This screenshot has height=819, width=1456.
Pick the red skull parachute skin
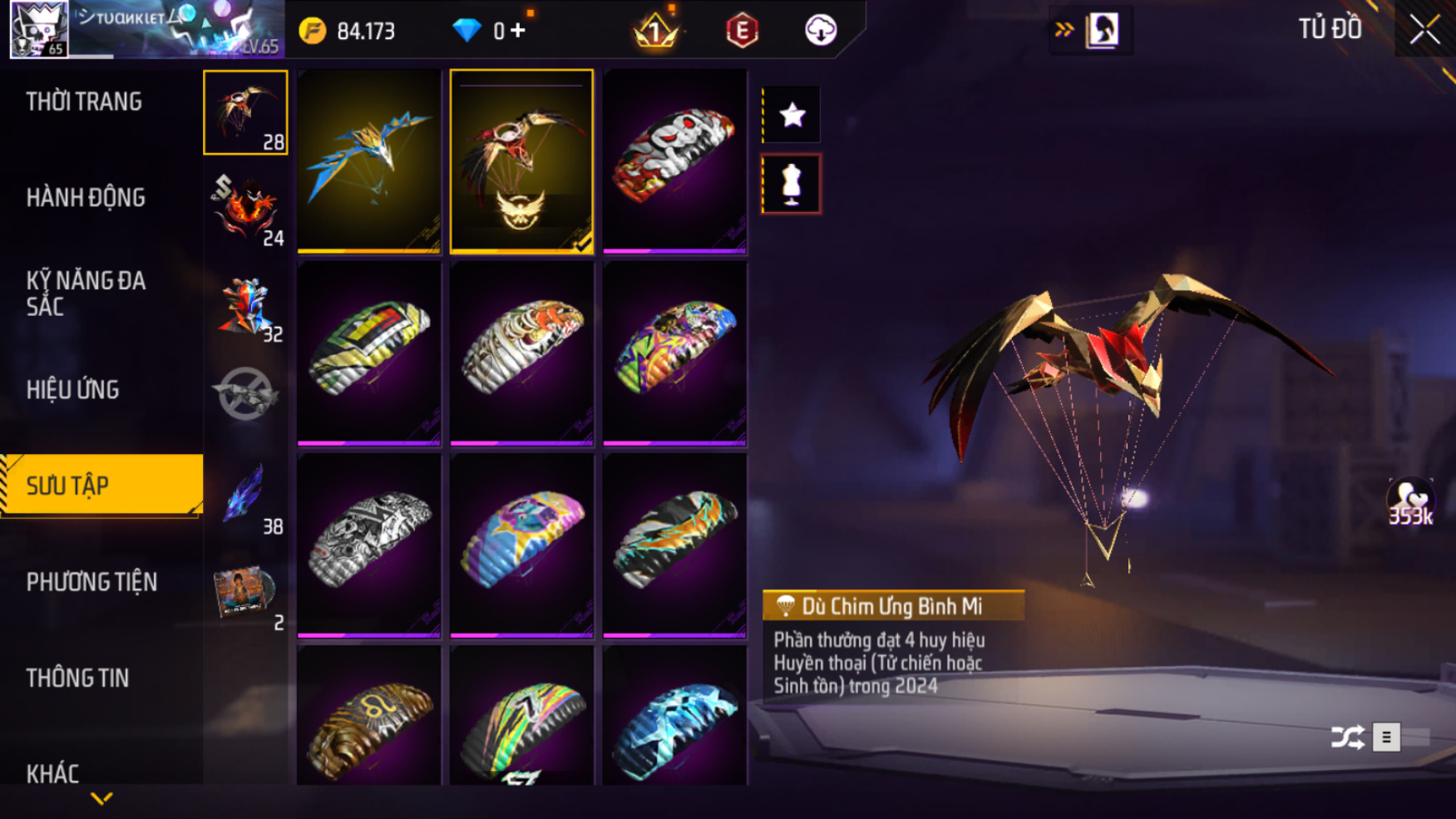[674, 160]
